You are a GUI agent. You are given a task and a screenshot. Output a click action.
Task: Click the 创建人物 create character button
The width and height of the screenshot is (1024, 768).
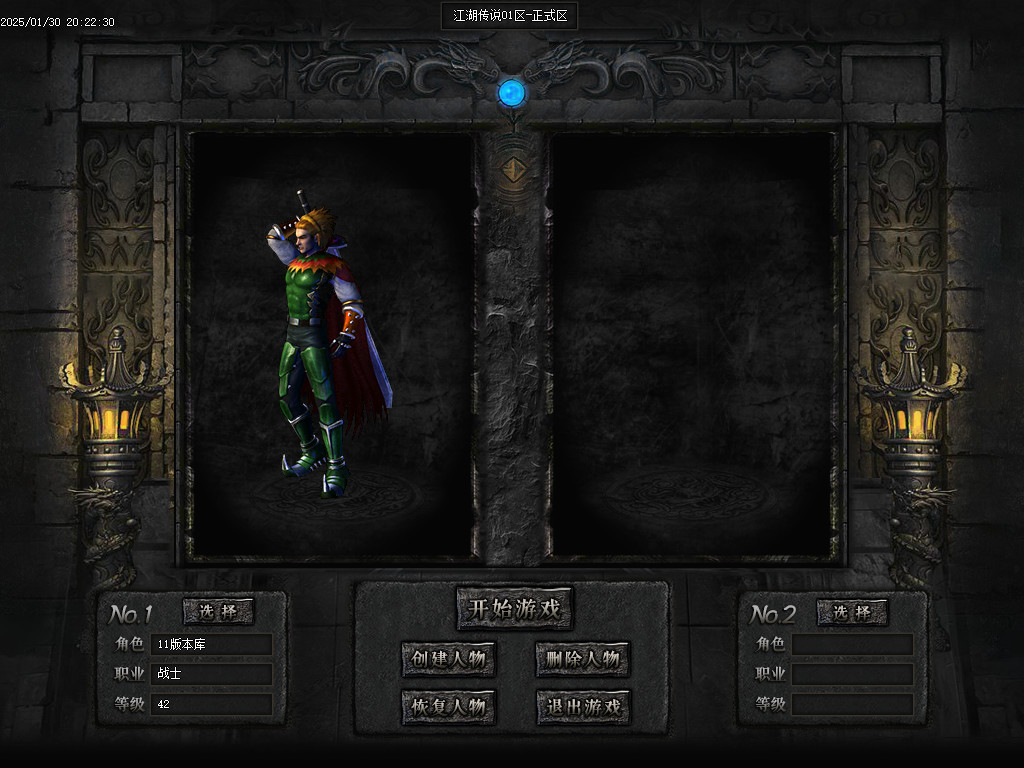coord(448,660)
